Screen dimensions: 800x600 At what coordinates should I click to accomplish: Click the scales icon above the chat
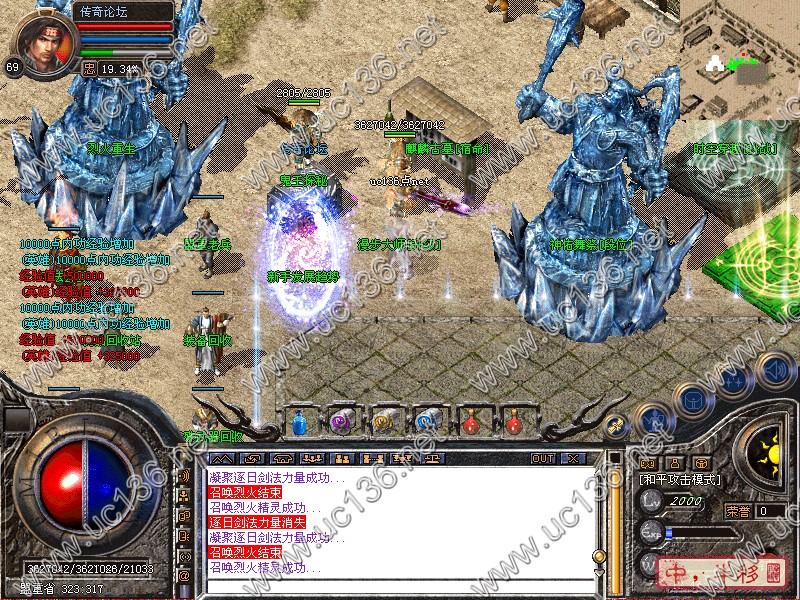point(435,458)
